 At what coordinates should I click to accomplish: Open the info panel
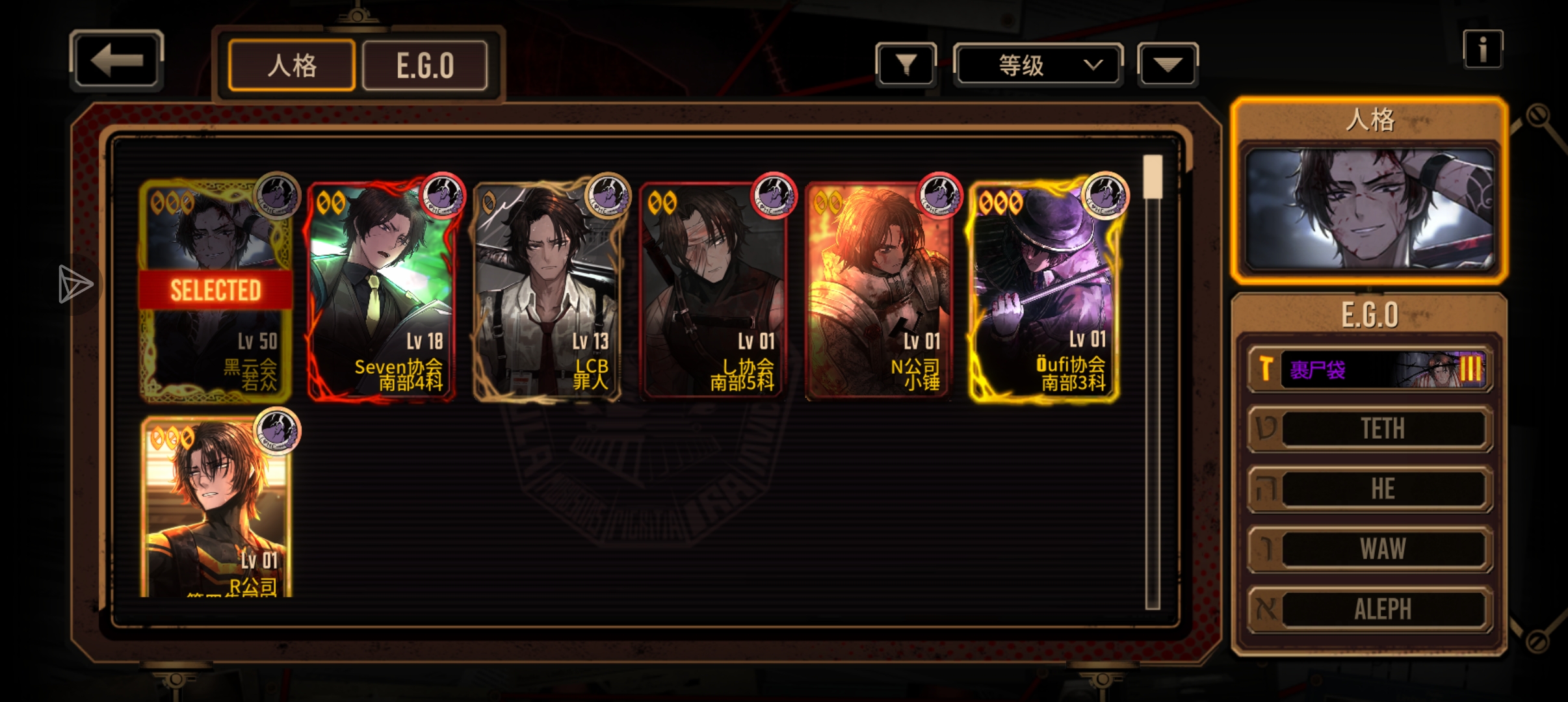click(1482, 49)
